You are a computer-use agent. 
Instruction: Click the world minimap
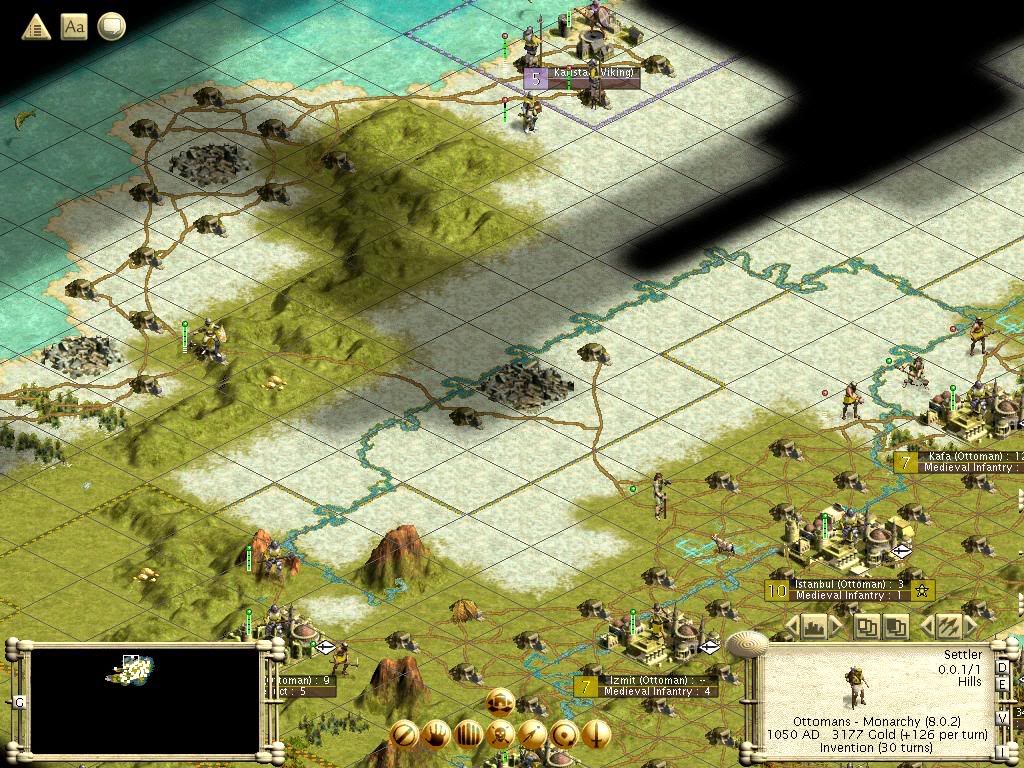pos(145,701)
